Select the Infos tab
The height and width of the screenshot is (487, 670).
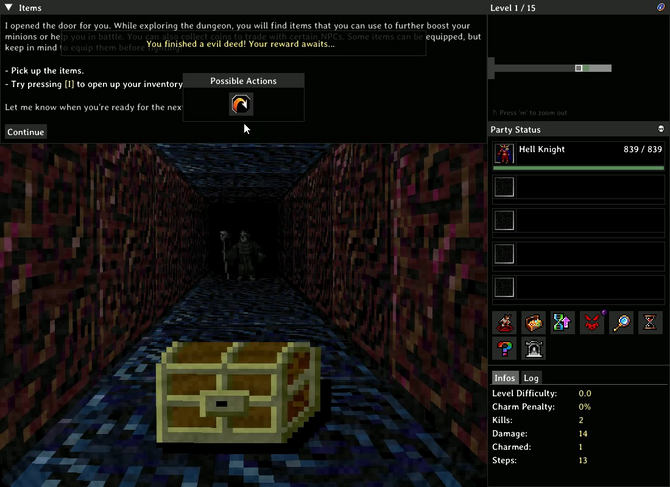(x=506, y=378)
